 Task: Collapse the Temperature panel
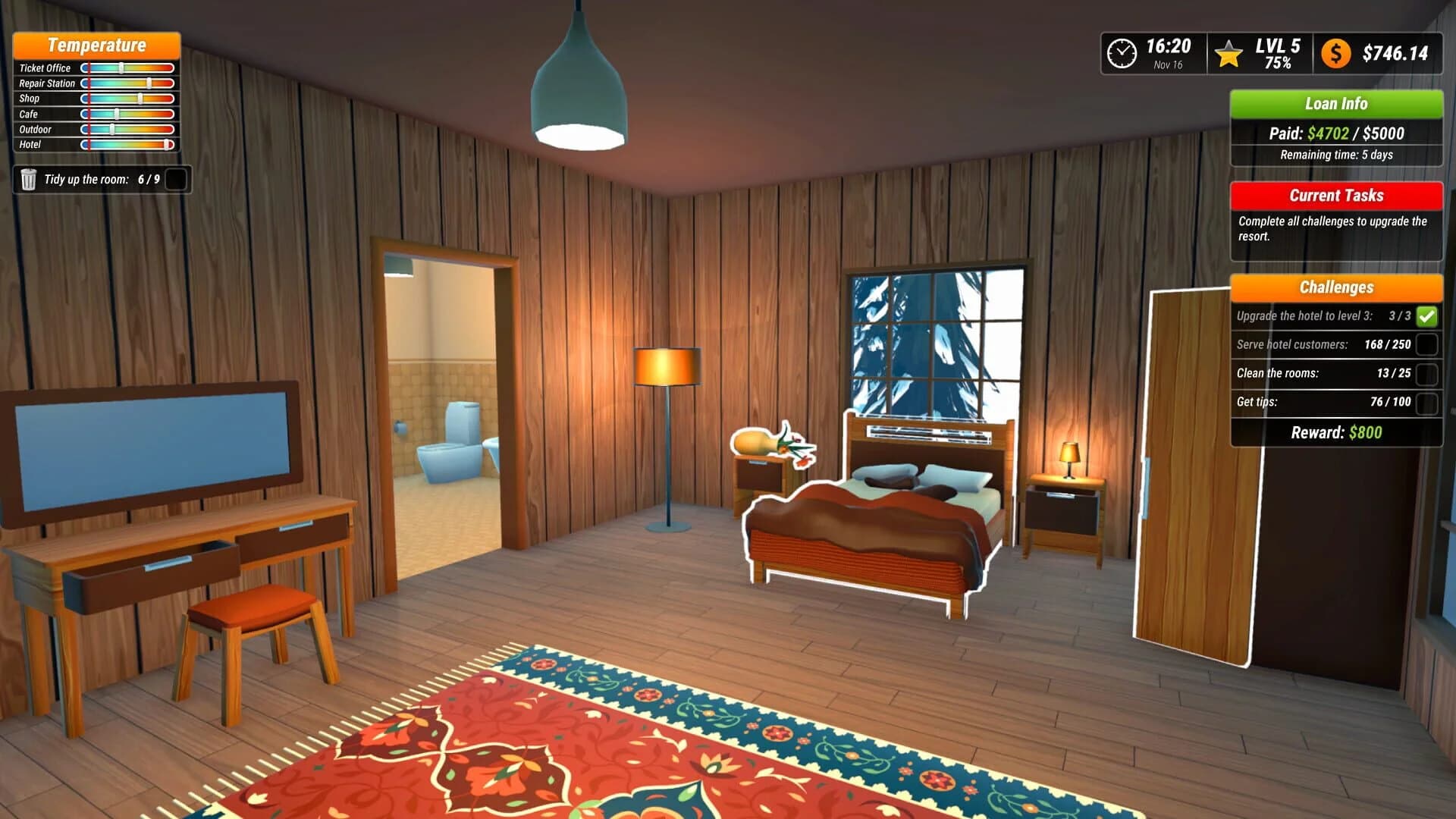coord(96,45)
